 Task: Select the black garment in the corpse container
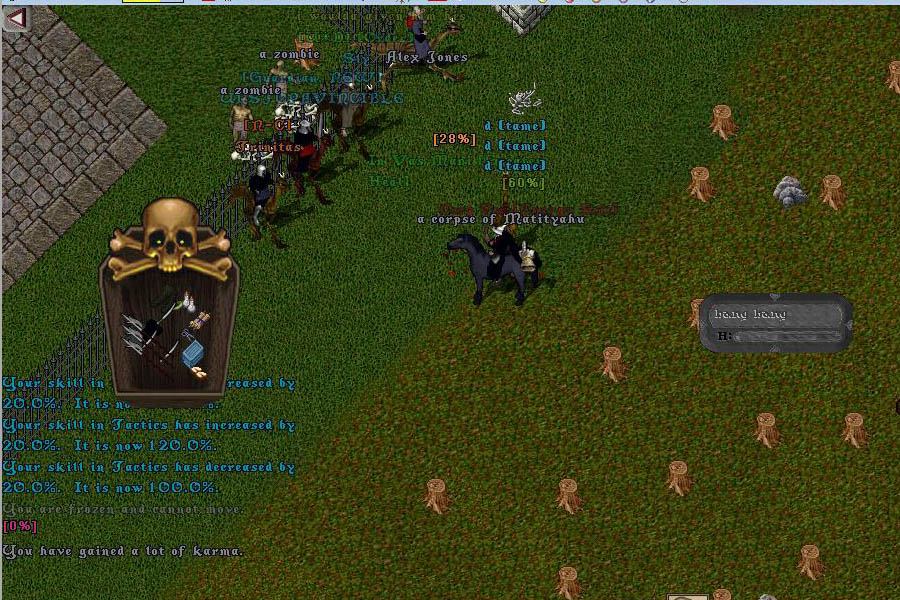pyautogui.click(x=153, y=328)
